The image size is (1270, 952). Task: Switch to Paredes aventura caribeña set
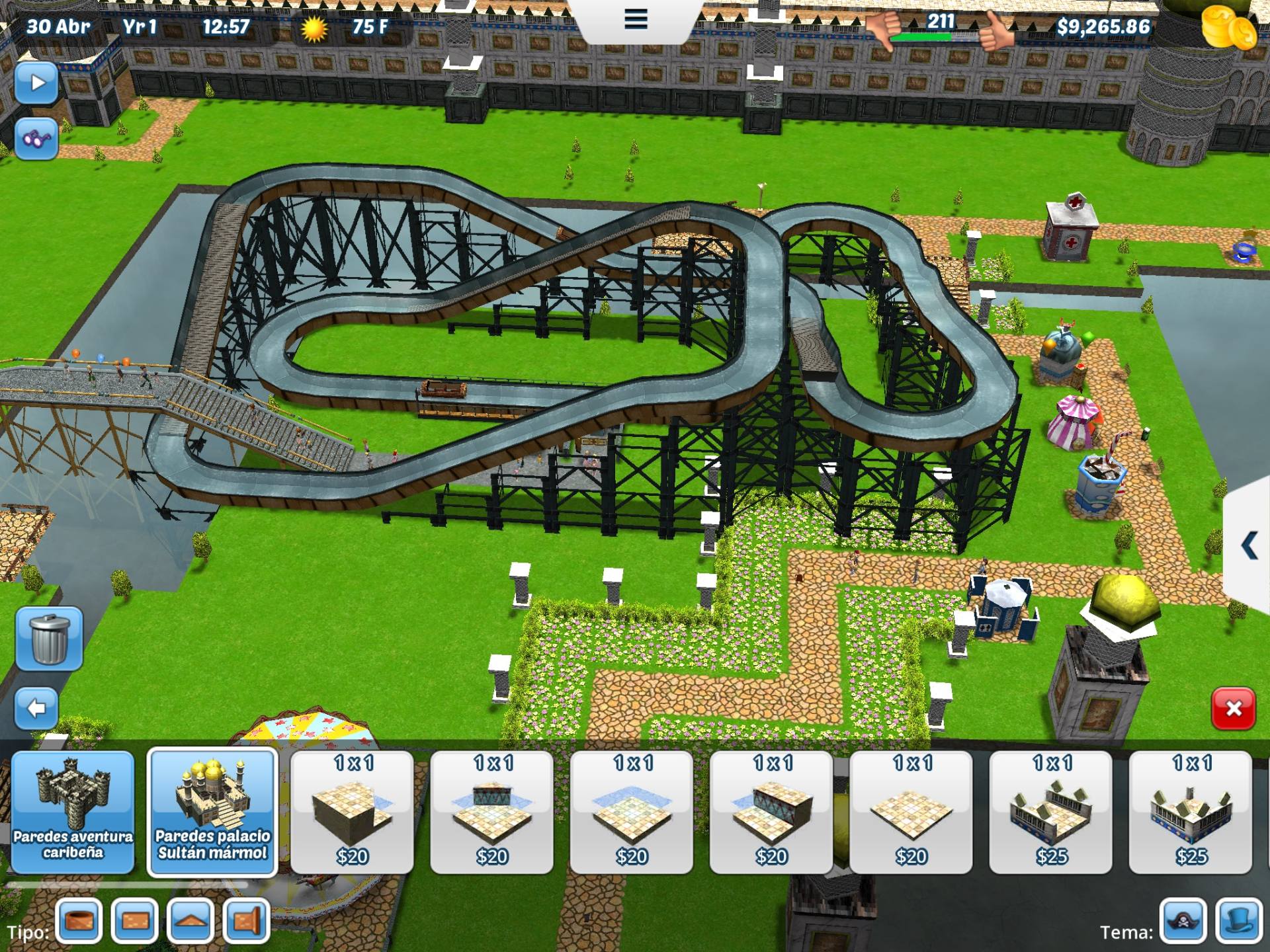tap(73, 813)
